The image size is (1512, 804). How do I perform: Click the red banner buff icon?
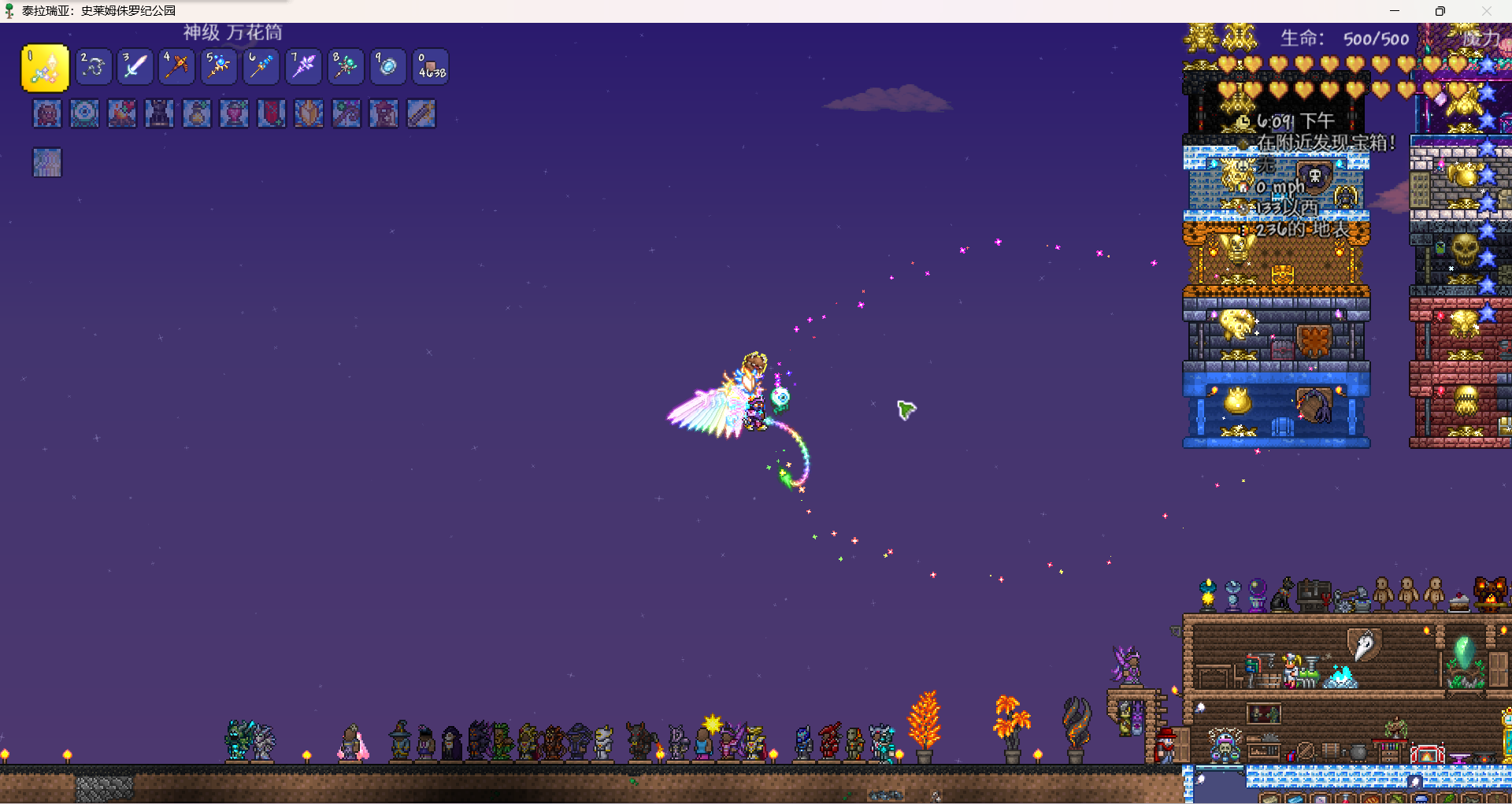tap(272, 113)
